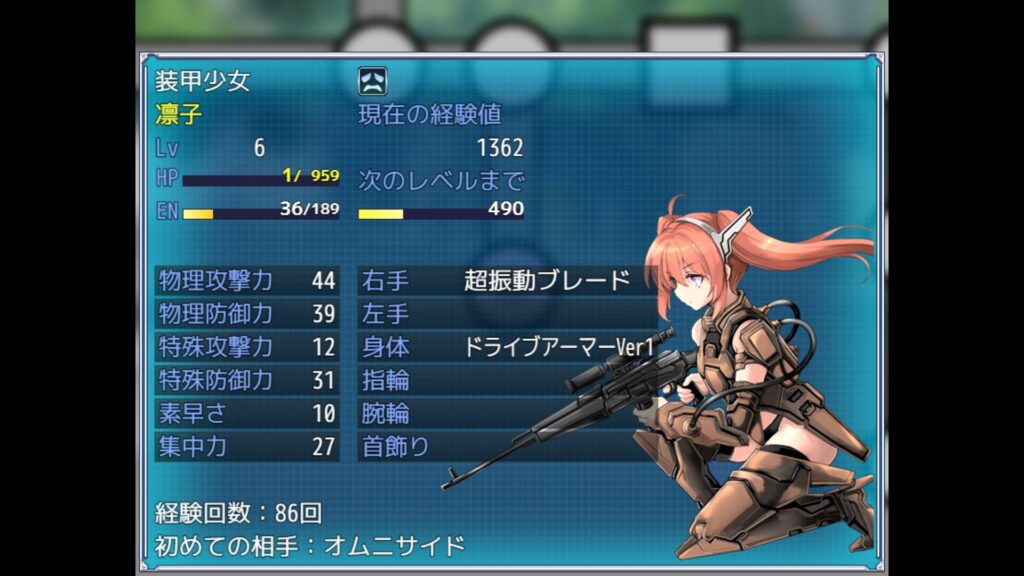Image resolution: width=1024 pixels, height=576 pixels.
Task: Select the 身体 ドライブアーマーVer1 armor slot
Action: (x=510, y=347)
